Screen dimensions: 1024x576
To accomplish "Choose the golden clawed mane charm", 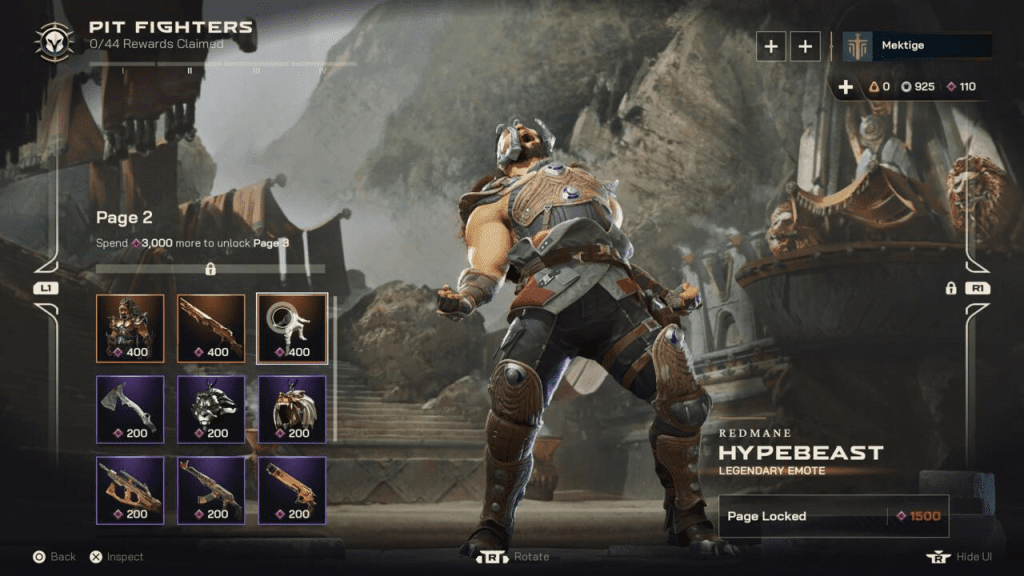I will click(x=292, y=408).
